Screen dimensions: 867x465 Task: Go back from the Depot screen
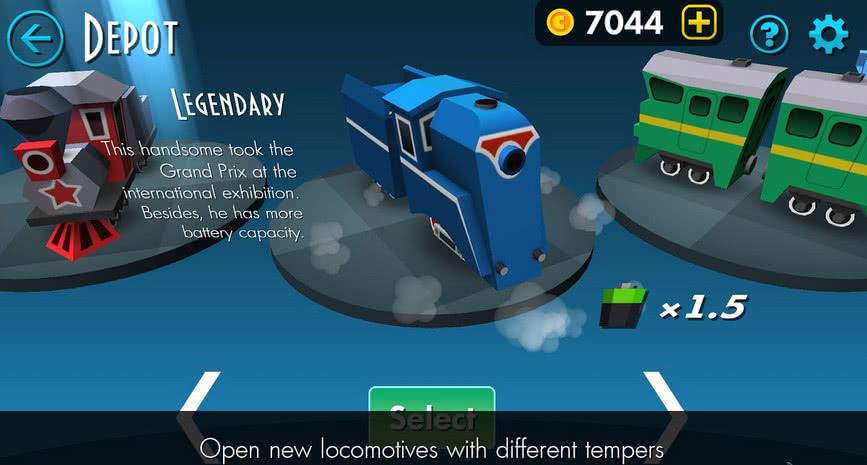point(35,38)
